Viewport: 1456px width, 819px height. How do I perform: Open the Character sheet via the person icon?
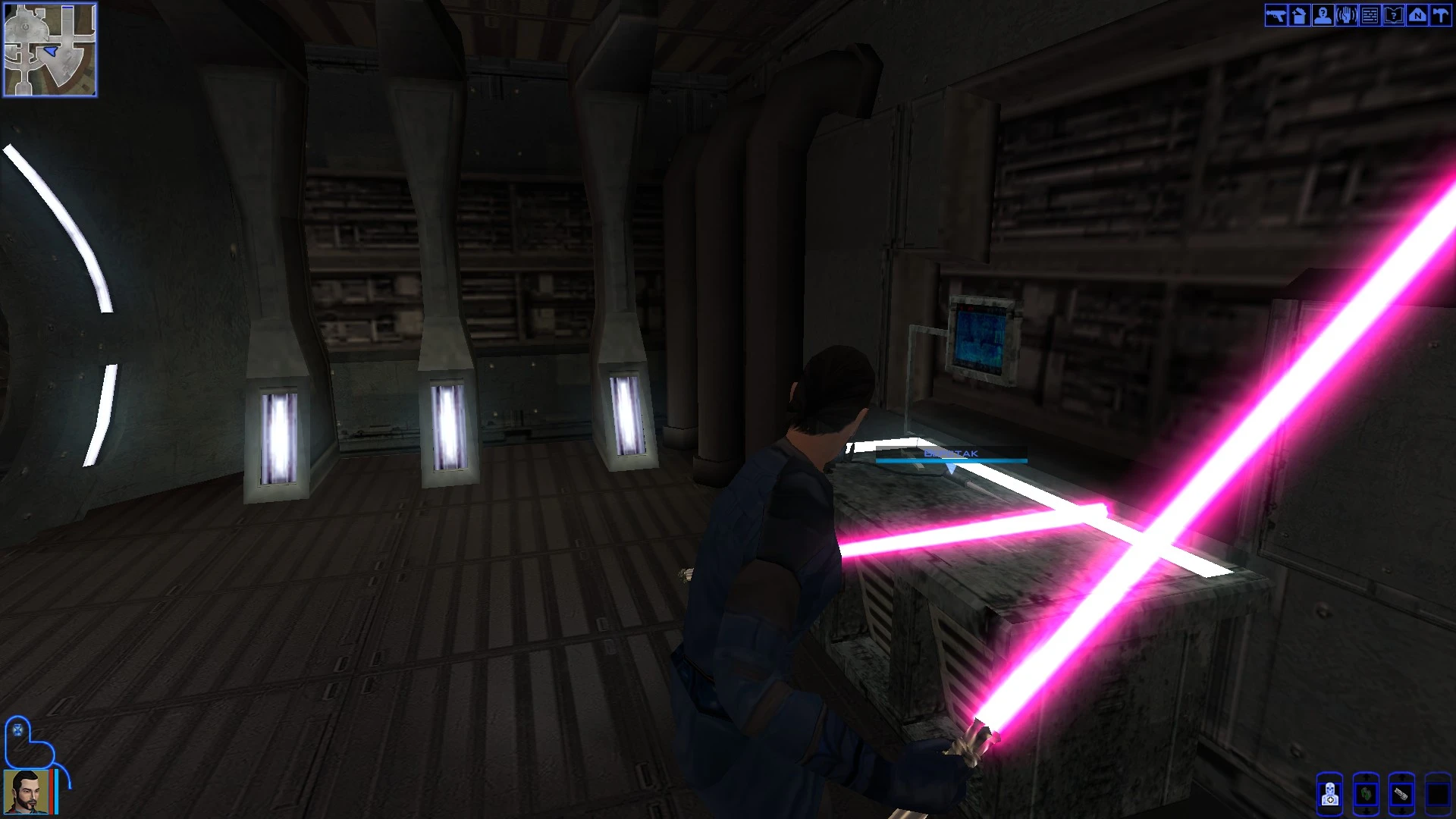tap(1322, 17)
